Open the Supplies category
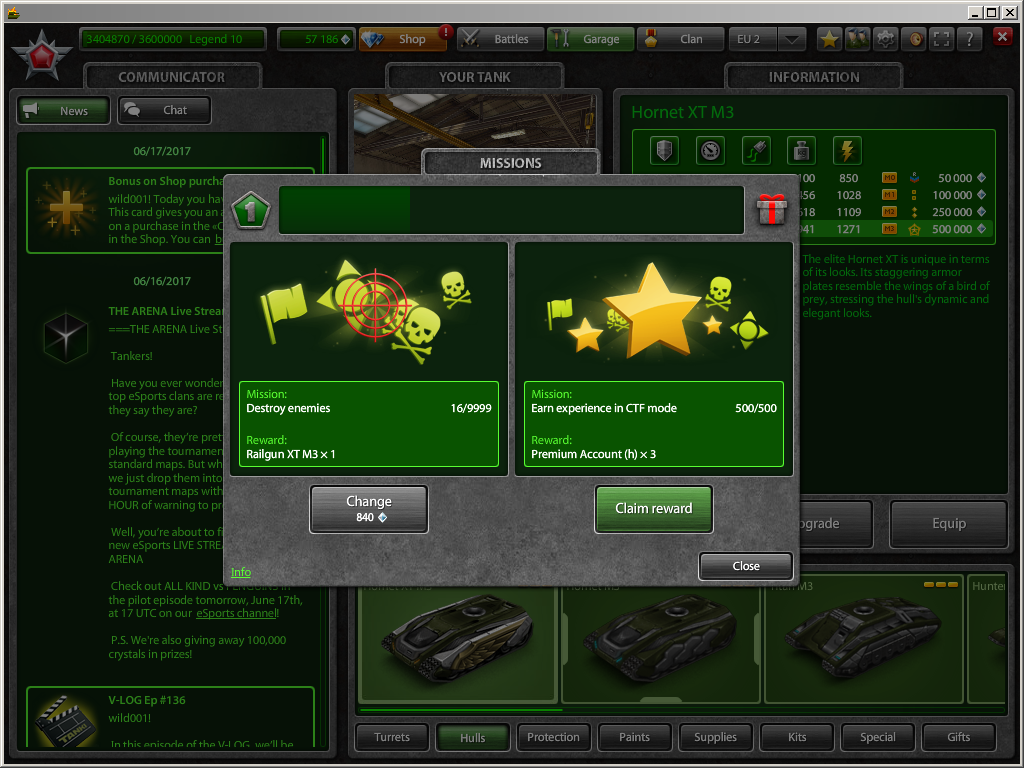This screenshot has height=768, width=1024. pos(716,738)
